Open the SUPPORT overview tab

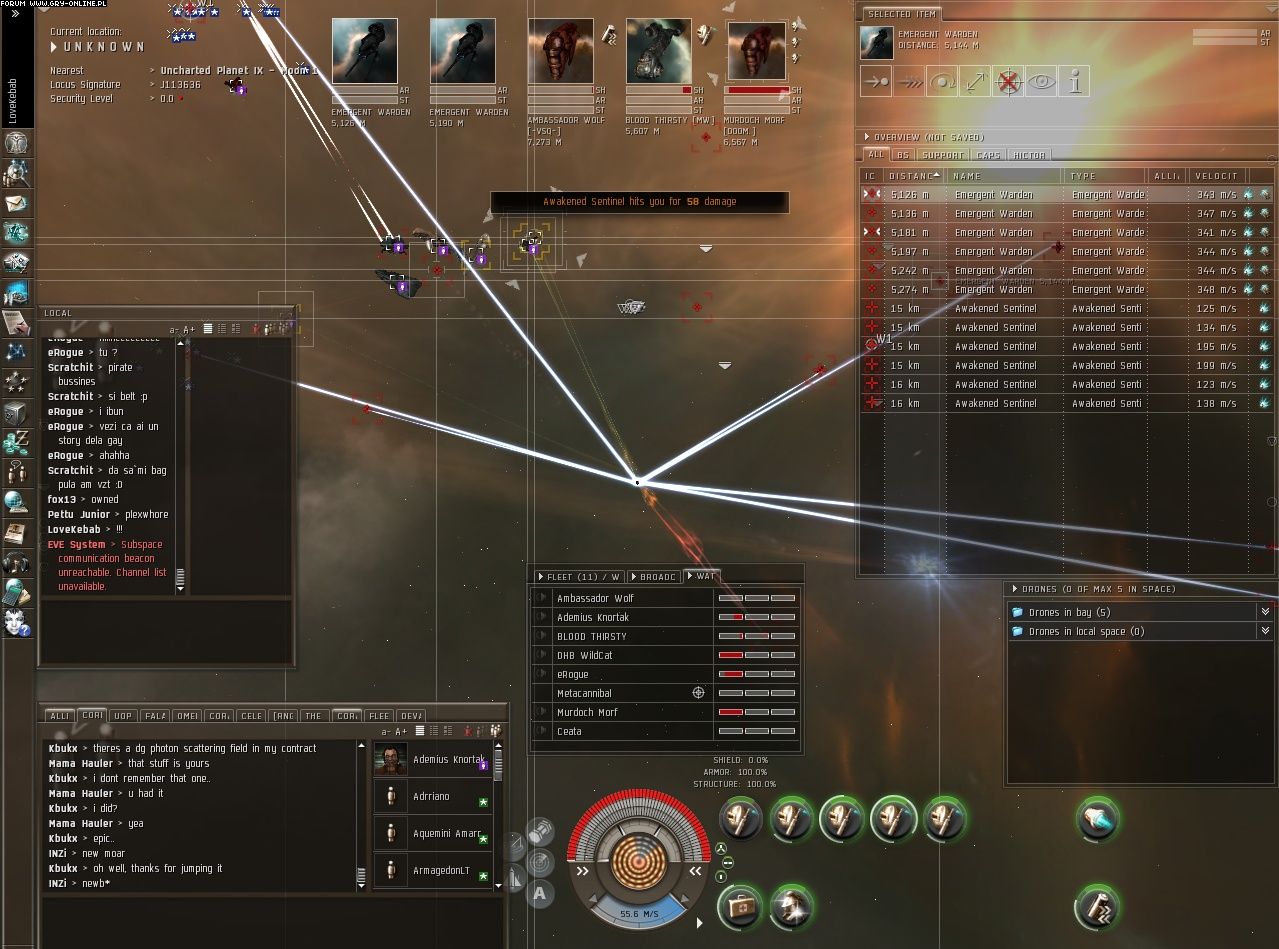coord(942,155)
